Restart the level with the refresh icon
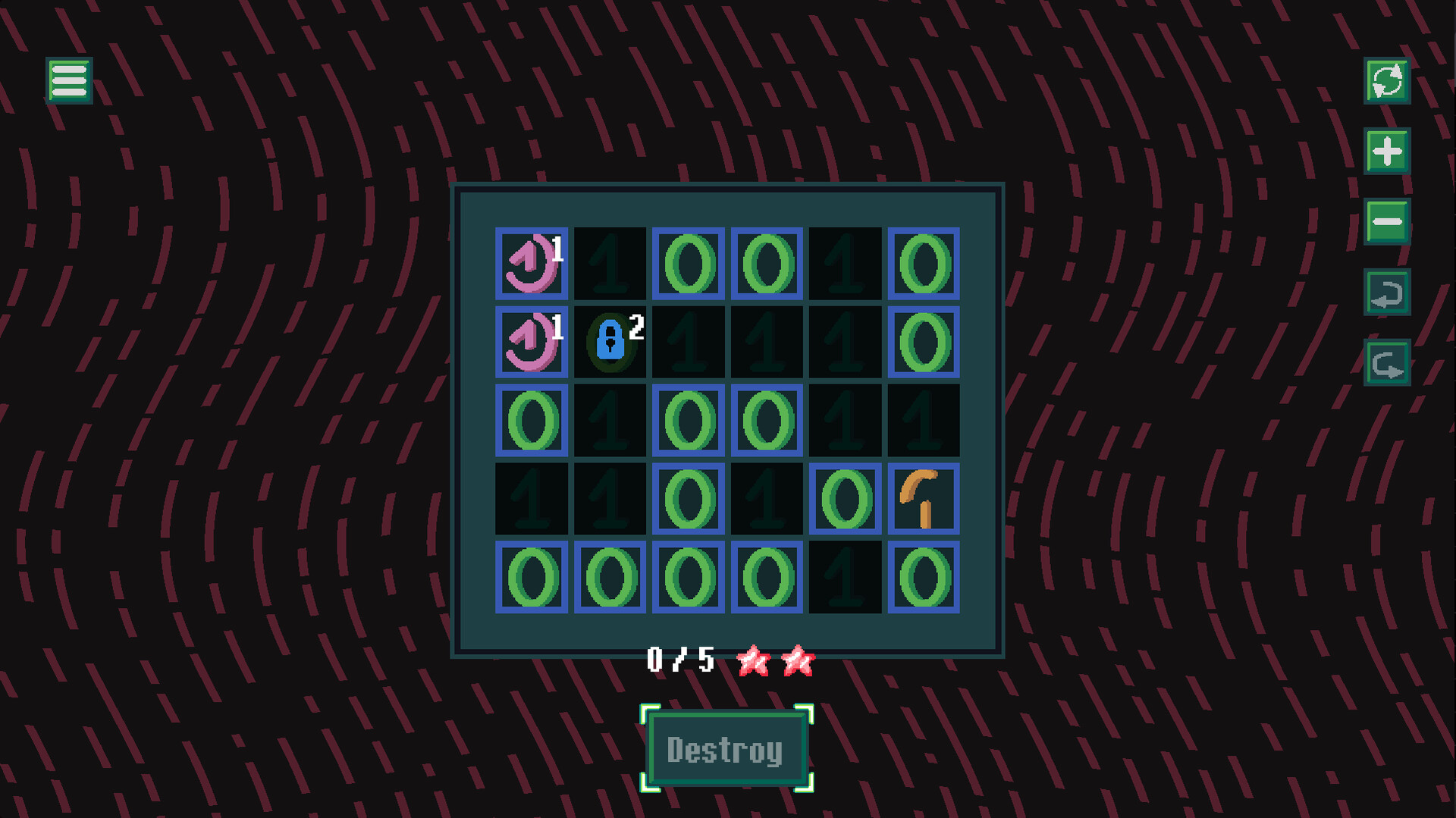This screenshot has width=1456, height=818. click(1386, 81)
